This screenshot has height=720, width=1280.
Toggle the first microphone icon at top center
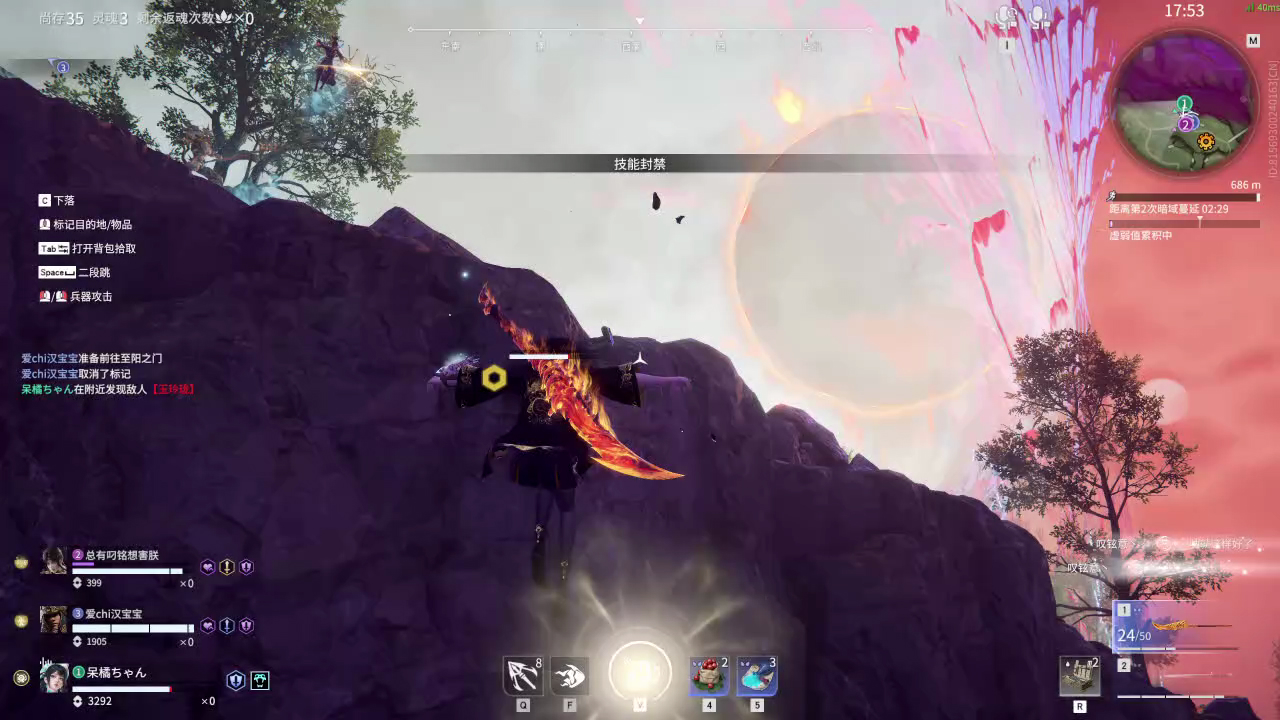(x=1004, y=16)
